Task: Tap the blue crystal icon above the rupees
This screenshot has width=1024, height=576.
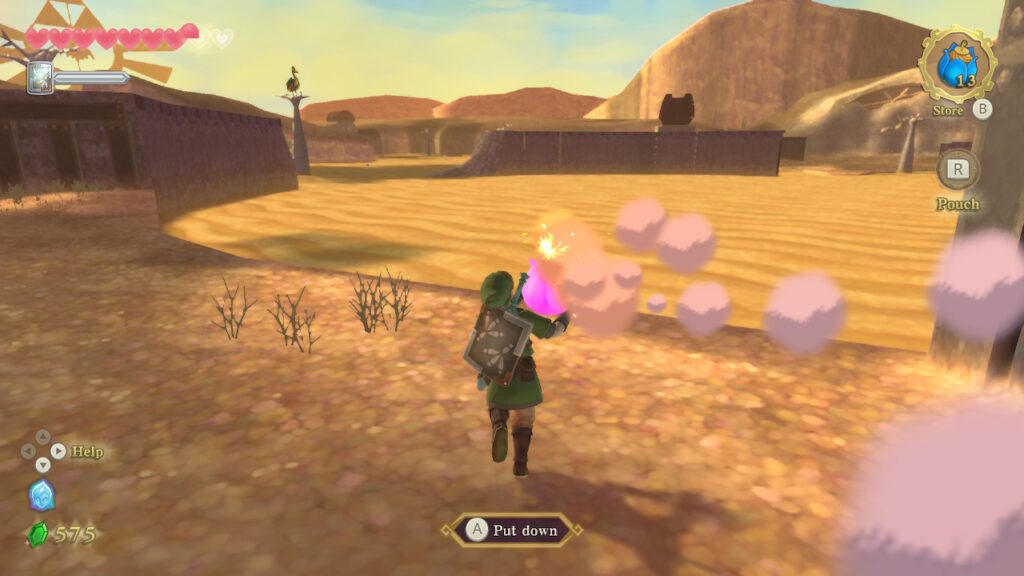Action: pyautogui.click(x=42, y=495)
